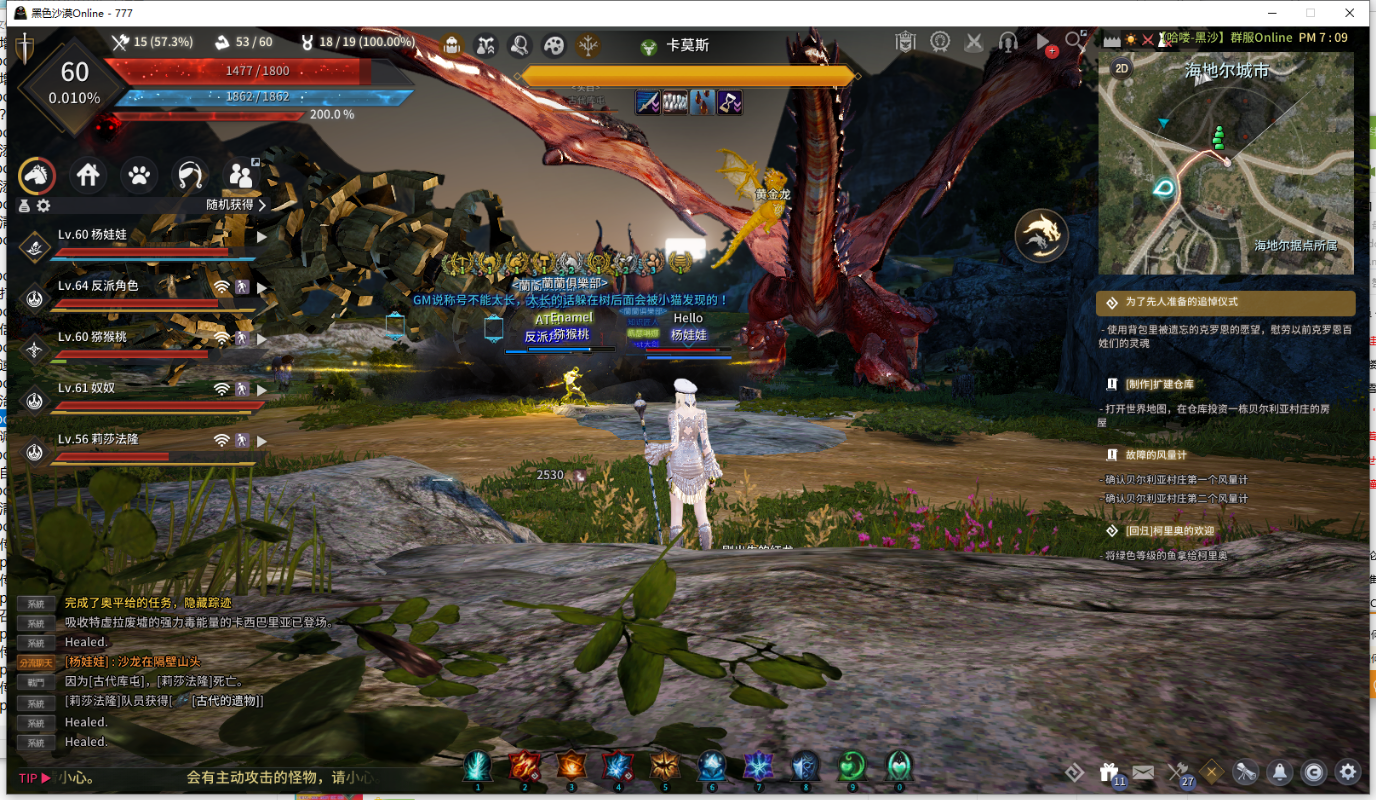This screenshot has height=800, width=1376.
Task: Select the [制作]扩建仓库 quest entry
Action: [1160, 384]
